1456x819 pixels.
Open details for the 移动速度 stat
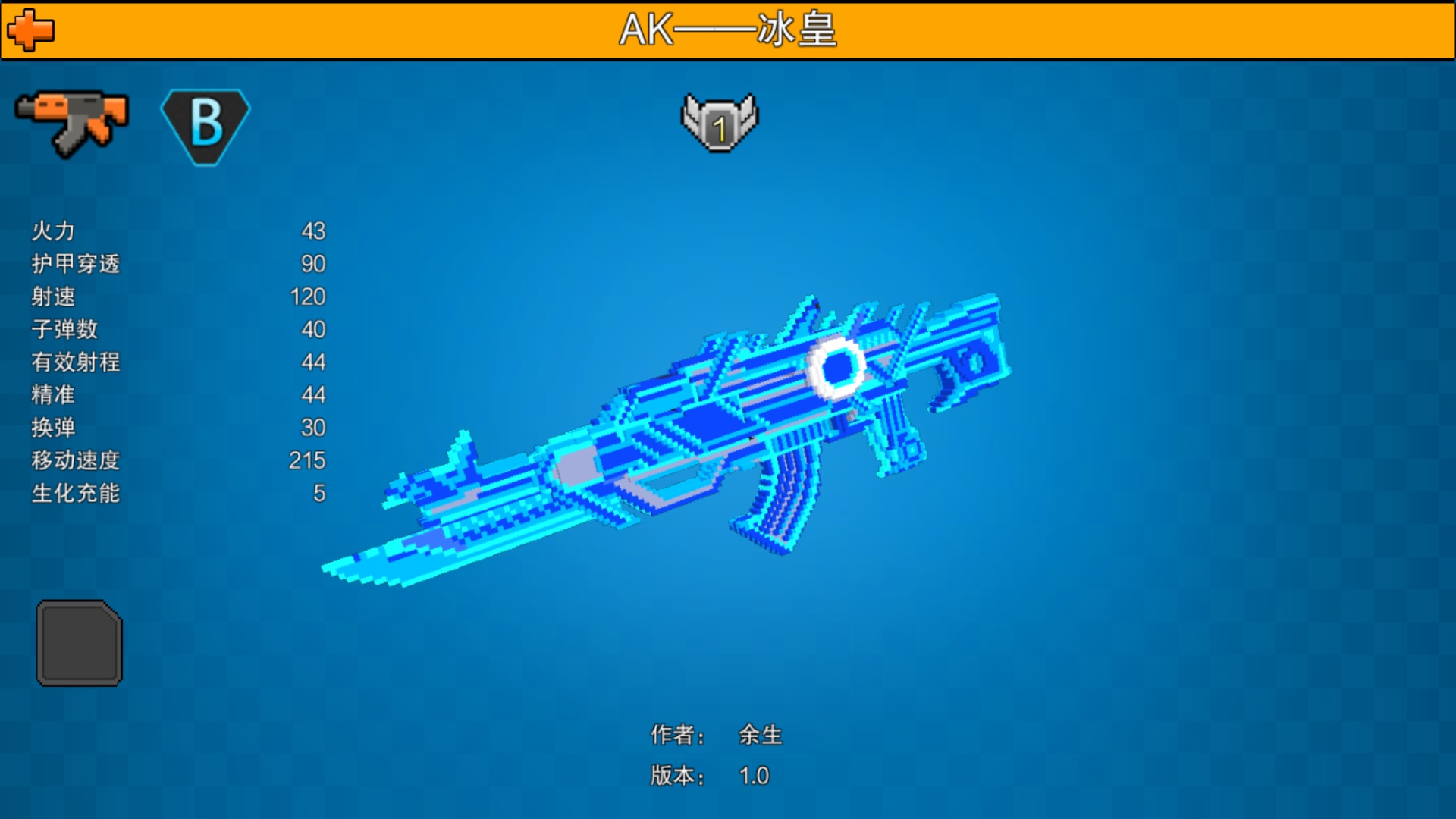pyautogui.click(x=76, y=460)
